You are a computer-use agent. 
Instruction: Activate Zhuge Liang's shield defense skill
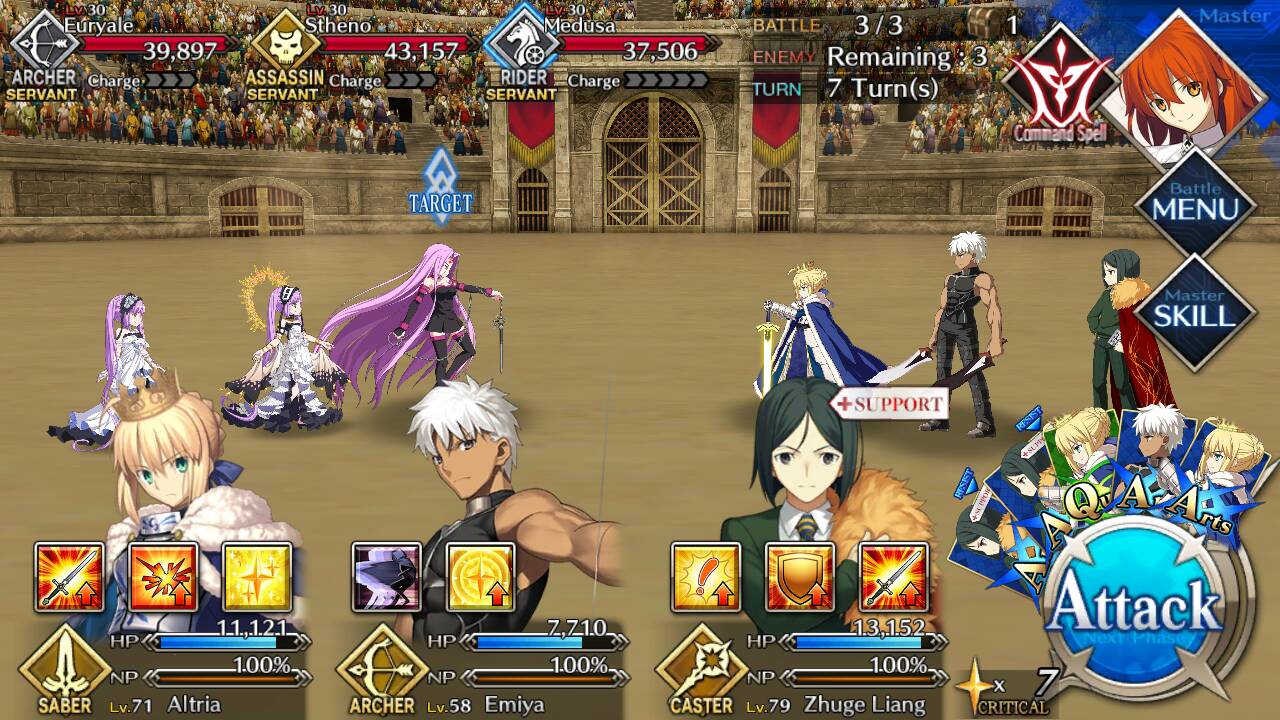pos(799,577)
